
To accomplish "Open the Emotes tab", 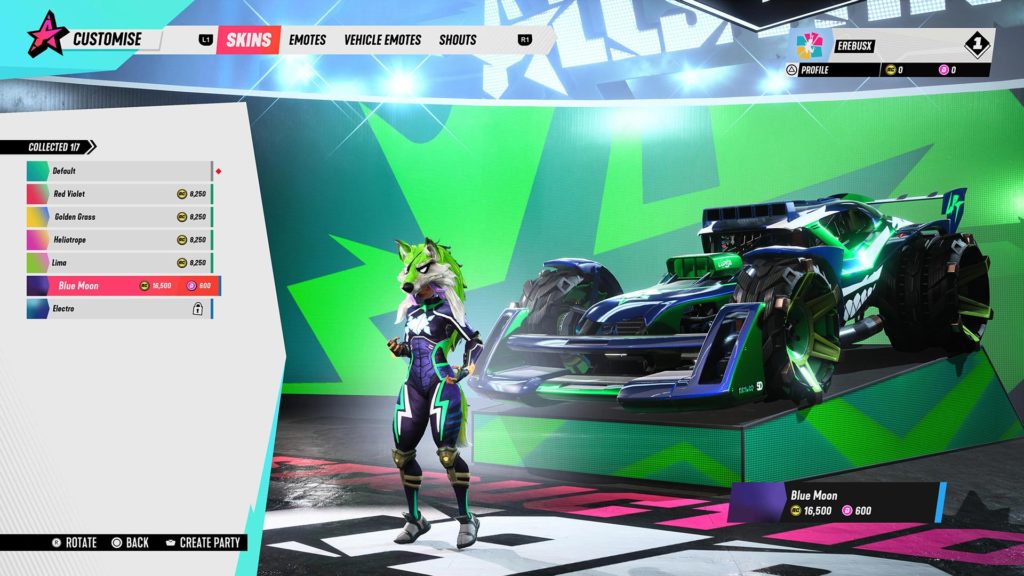I will point(307,40).
